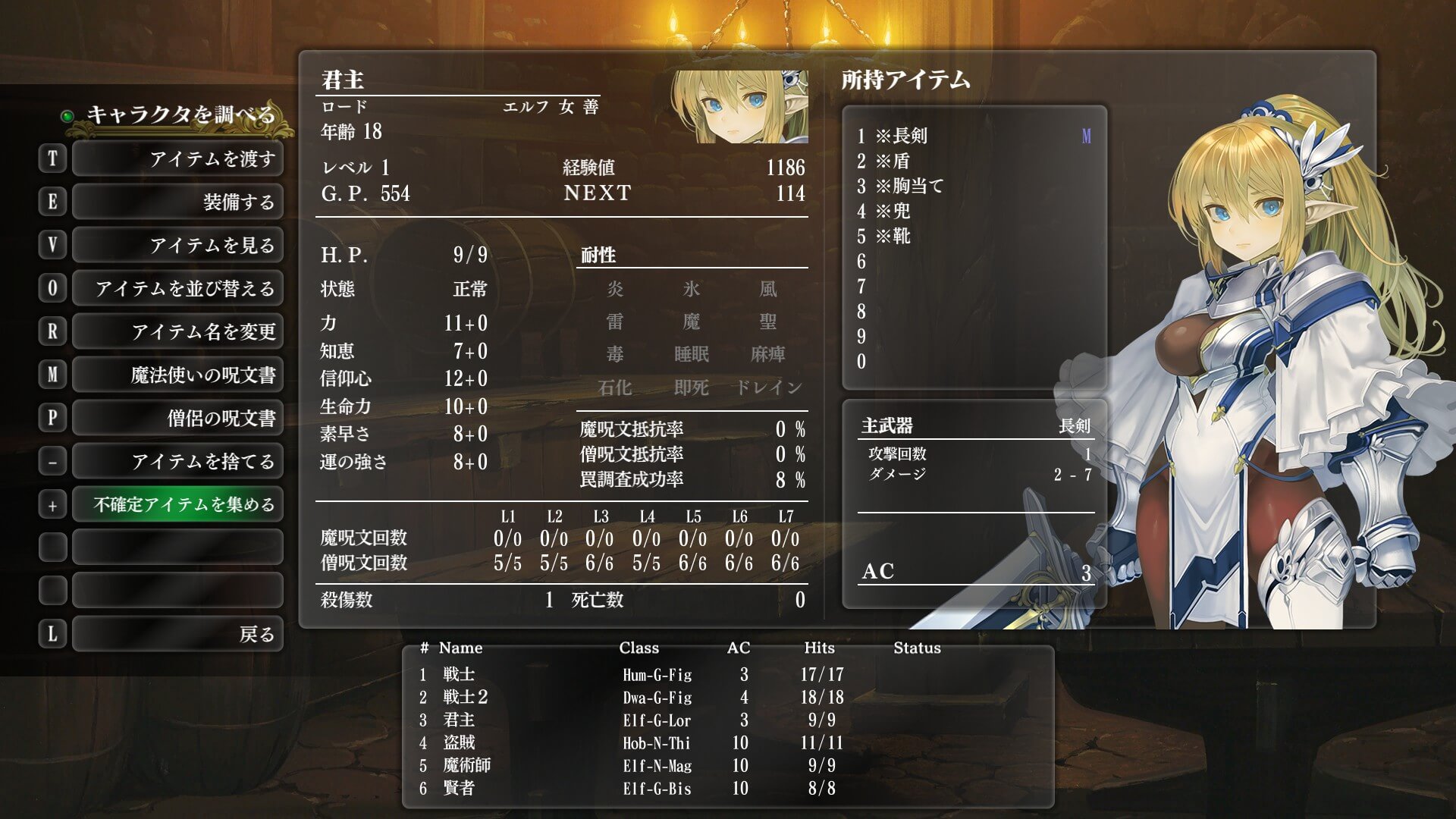Toggle the highlighted 不確定アイテムを集める option
Image resolution: width=1456 pixels, height=819 pixels.
click(x=177, y=504)
